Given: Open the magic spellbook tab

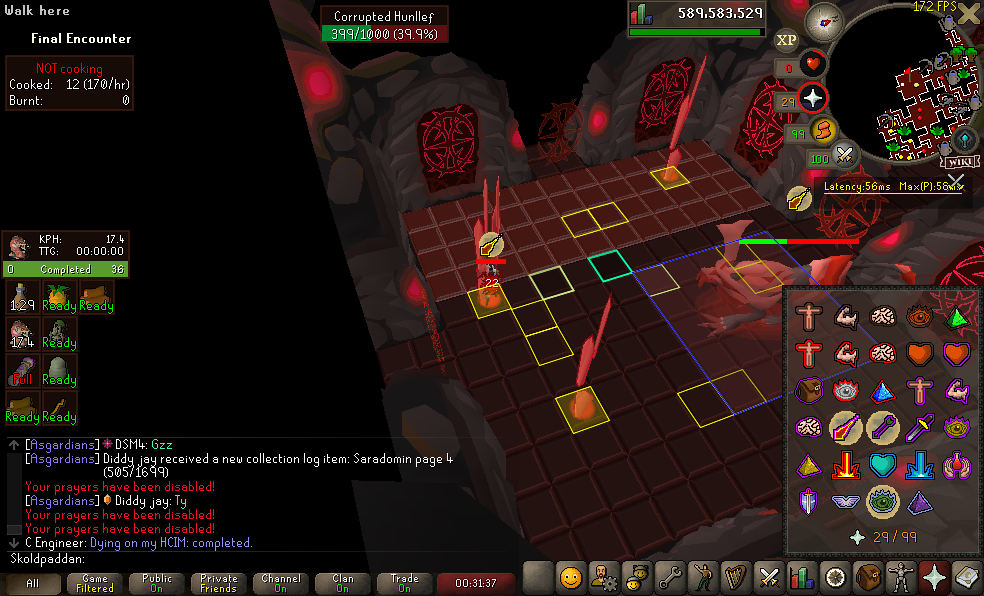Looking at the screenshot, I should (967, 577).
